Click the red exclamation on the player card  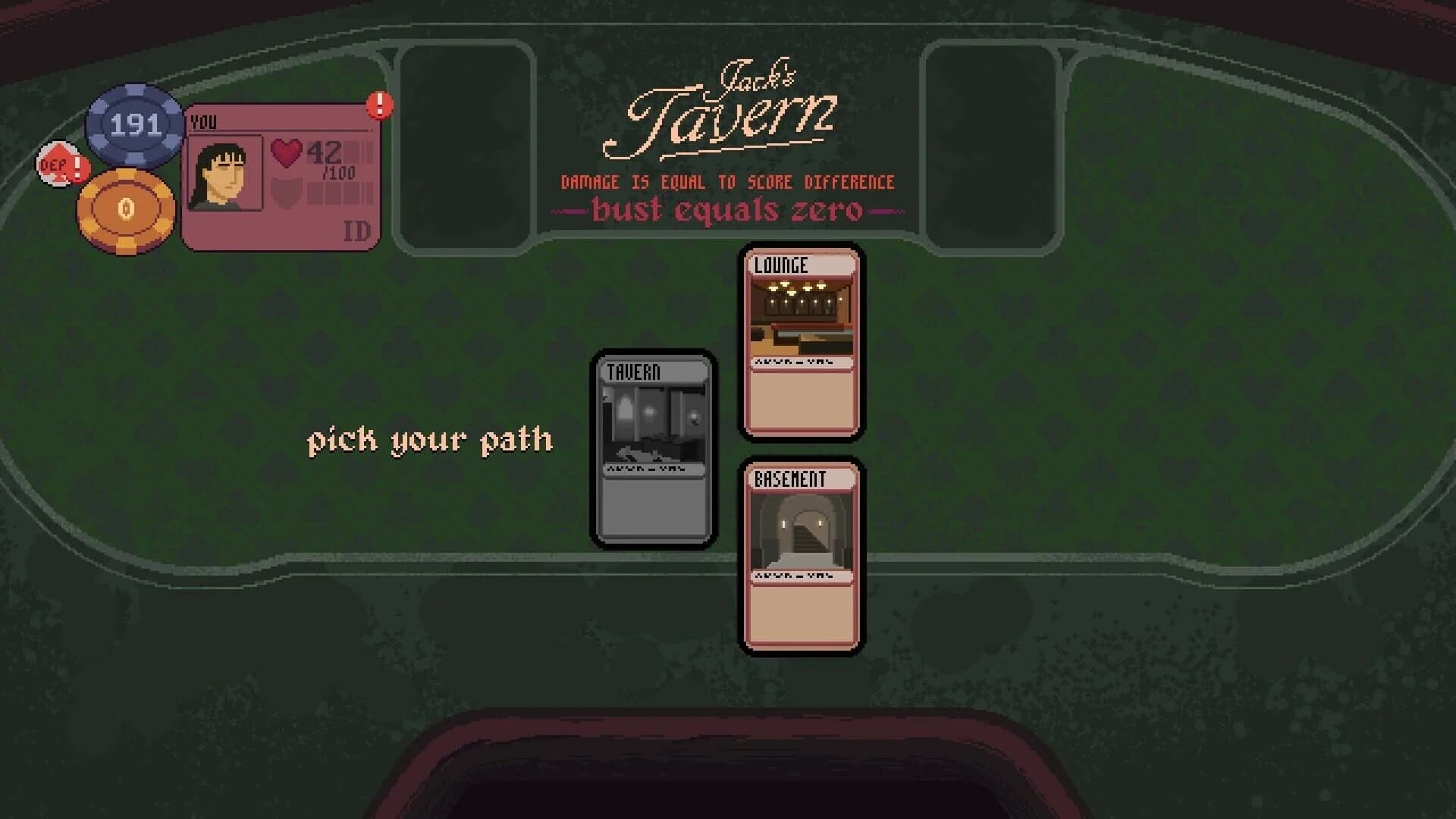pyautogui.click(x=378, y=106)
